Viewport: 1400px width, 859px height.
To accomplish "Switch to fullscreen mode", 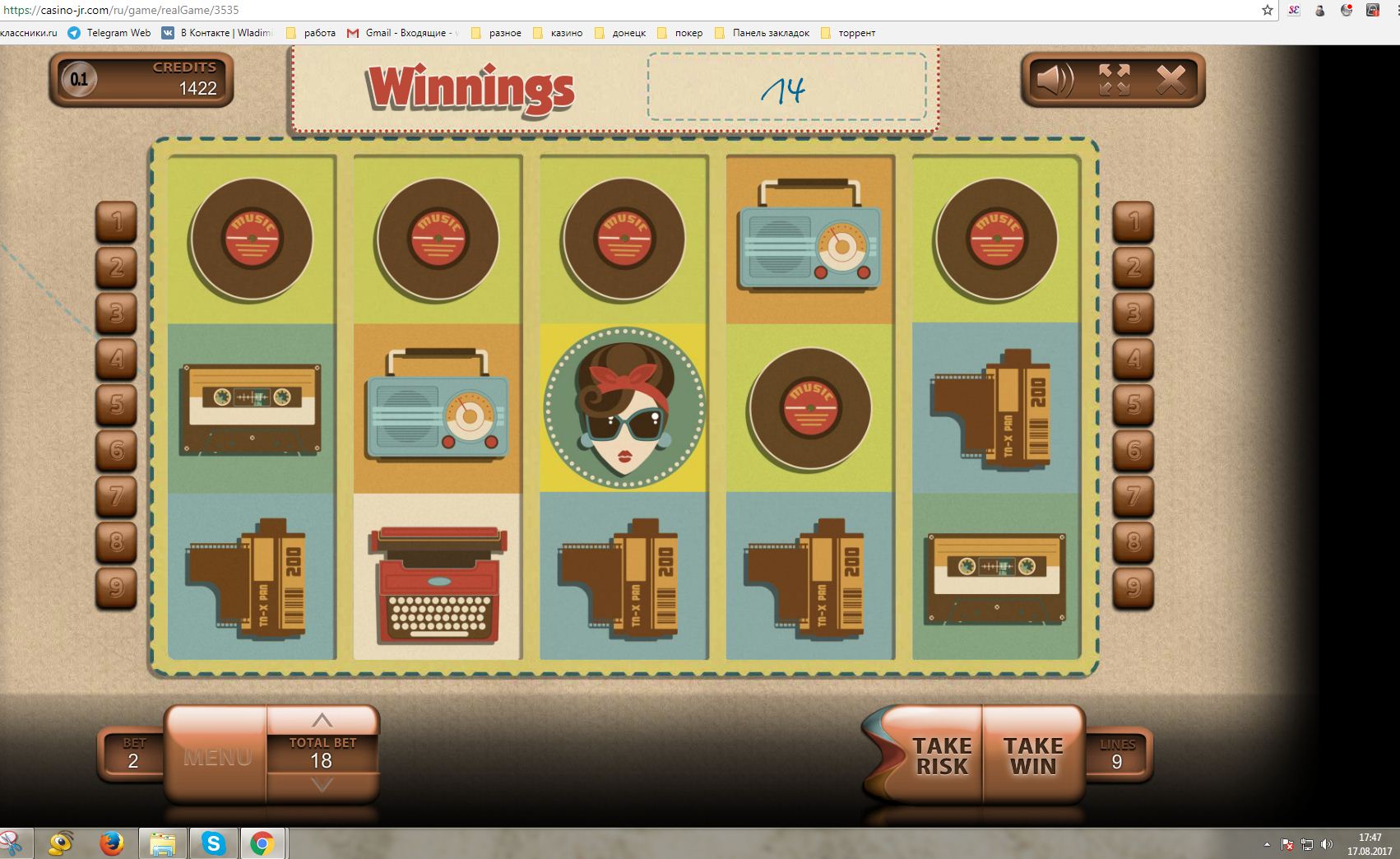I will tap(1115, 80).
